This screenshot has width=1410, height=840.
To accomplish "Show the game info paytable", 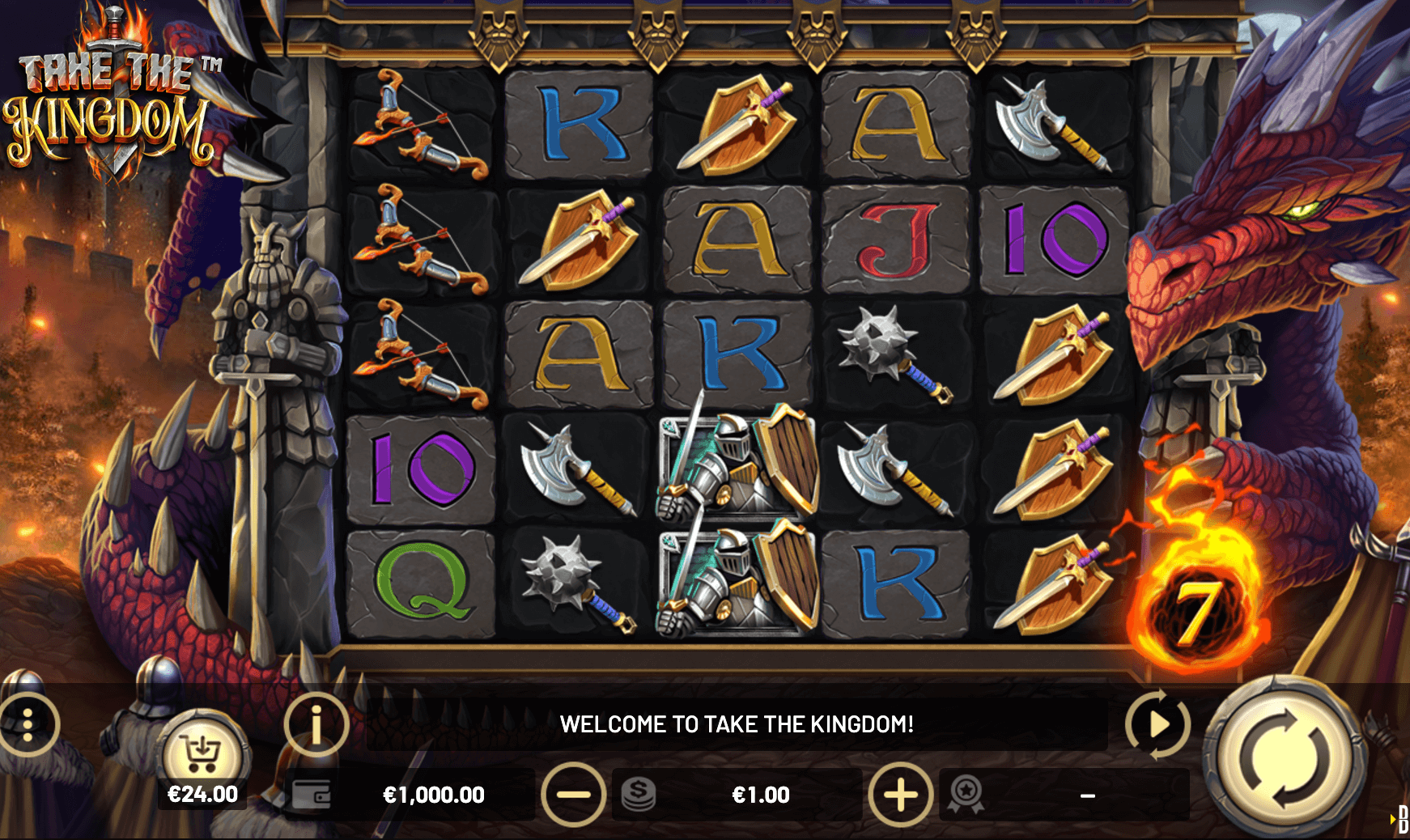I will coord(316,724).
